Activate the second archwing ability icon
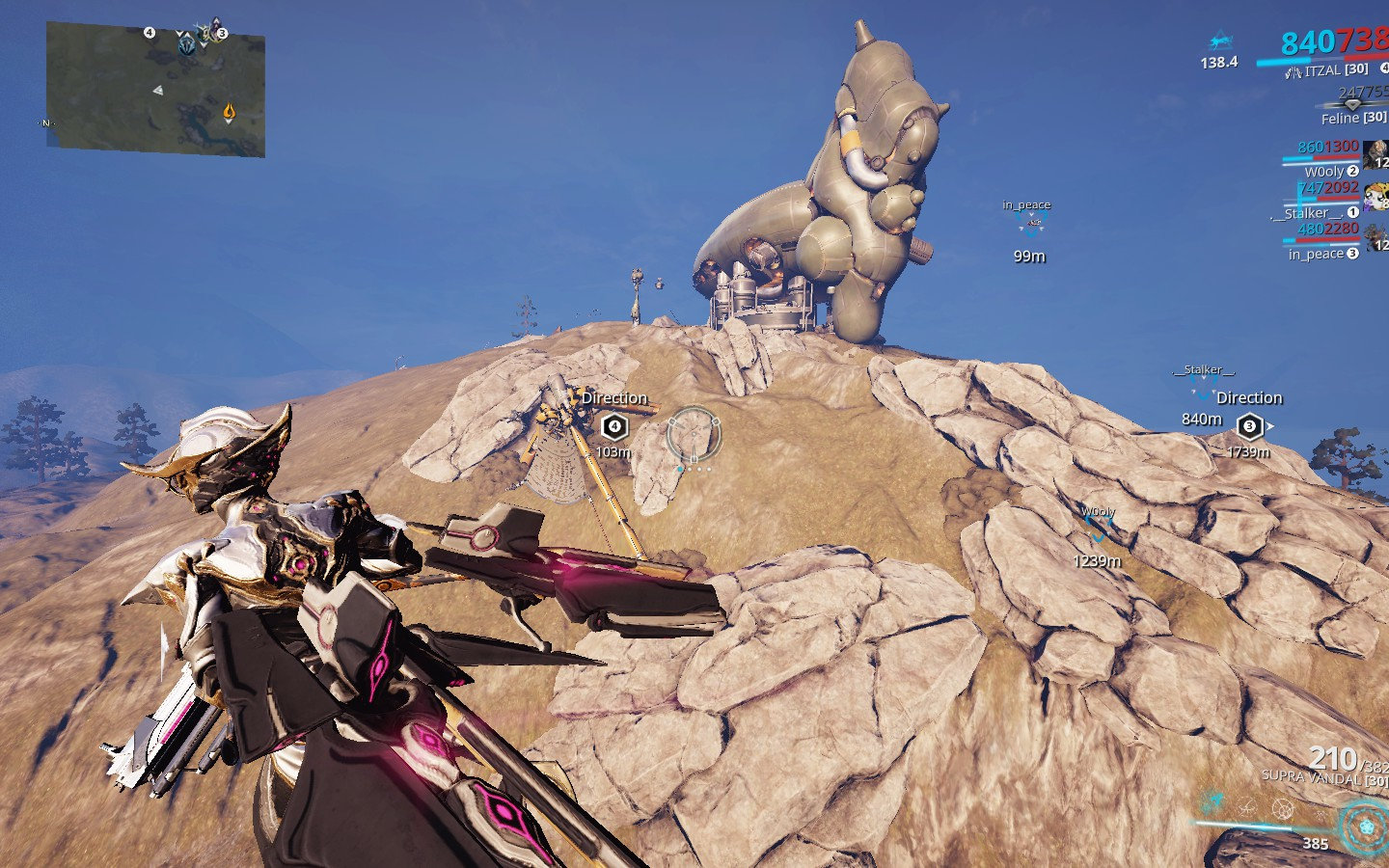1389x868 pixels. (x=1247, y=806)
